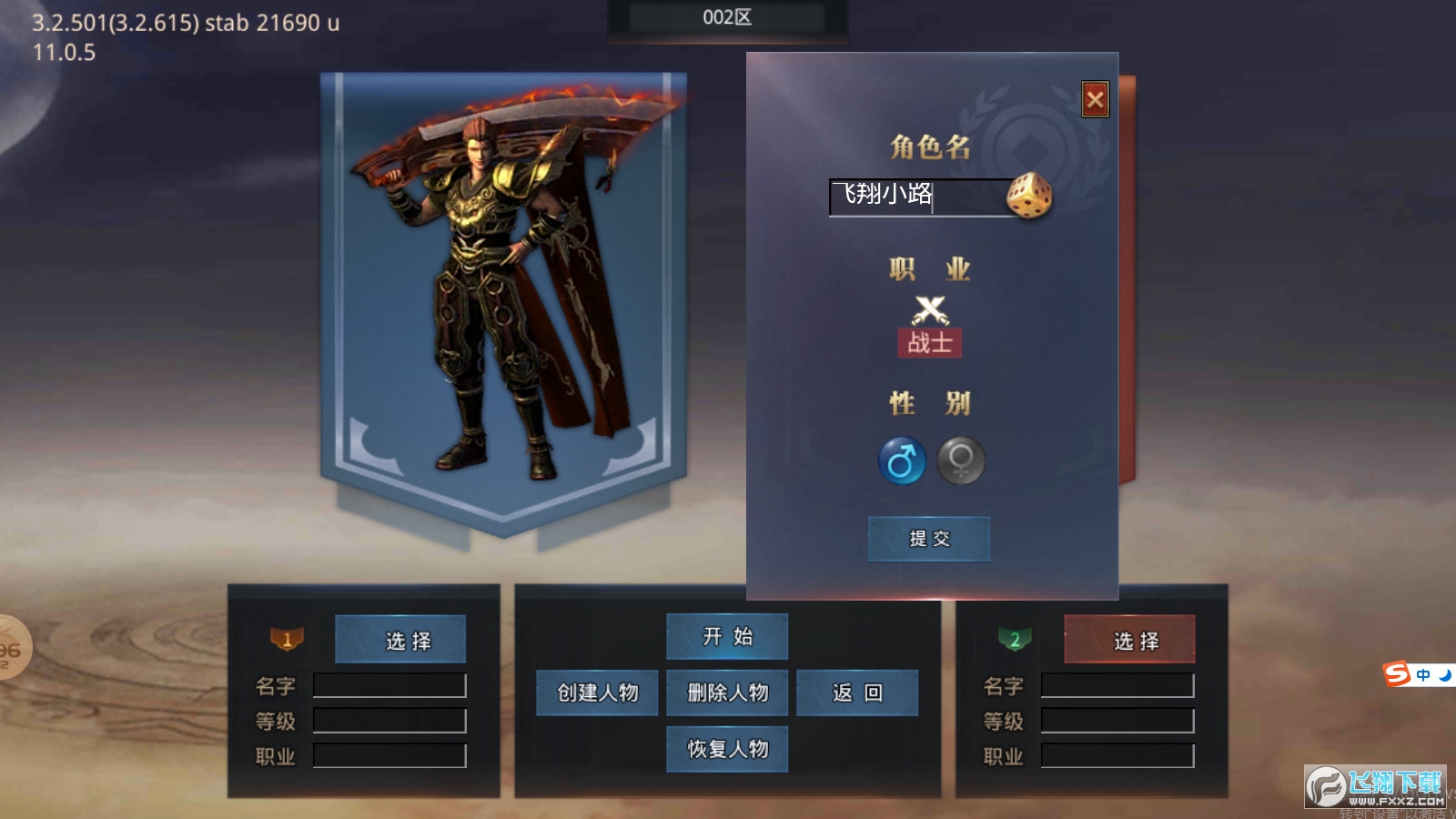
Task: Open the 002区 server selector
Action: click(x=727, y=18)
